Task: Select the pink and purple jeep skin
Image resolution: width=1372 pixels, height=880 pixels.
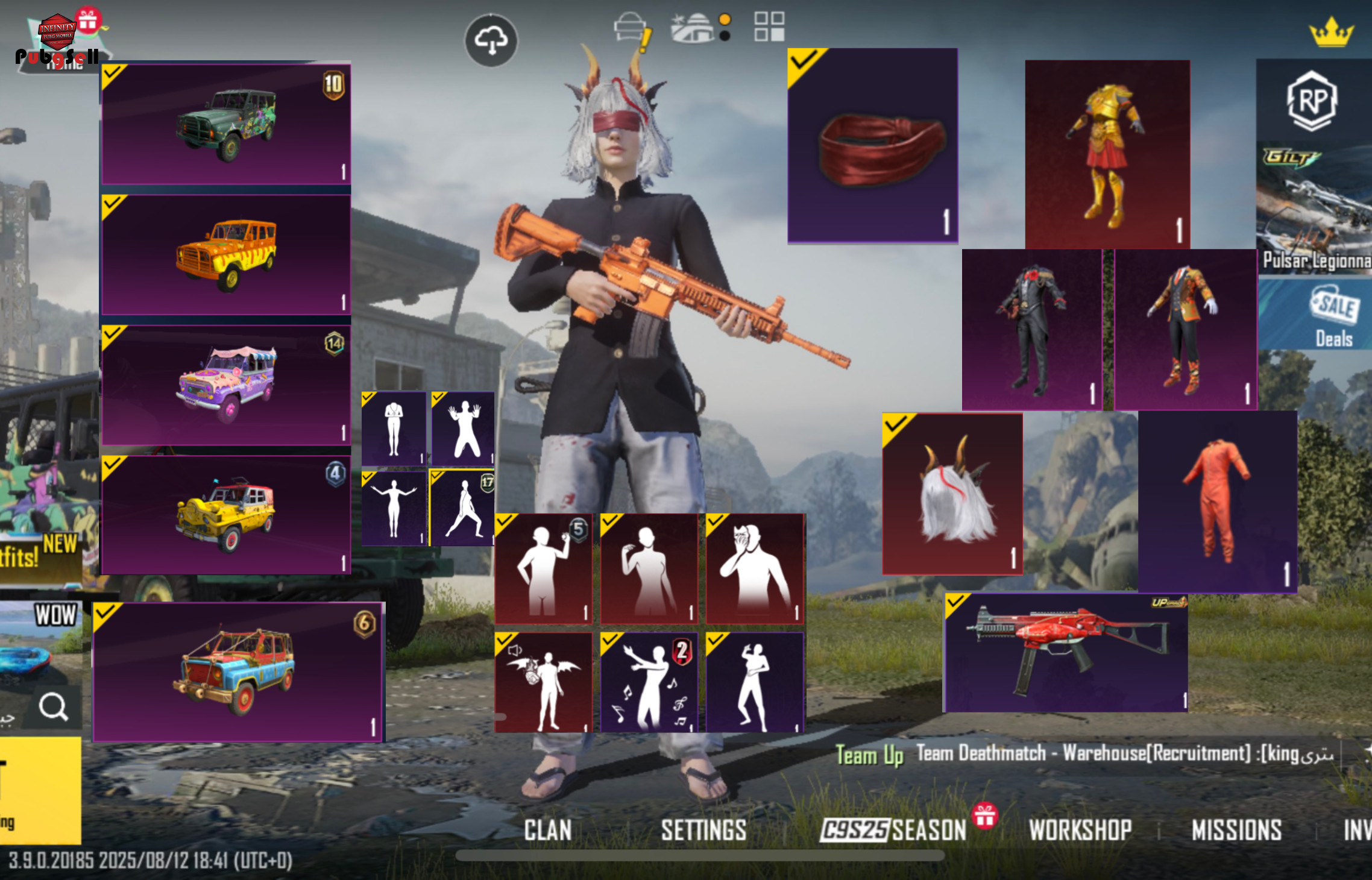Action: pos(226,385)
